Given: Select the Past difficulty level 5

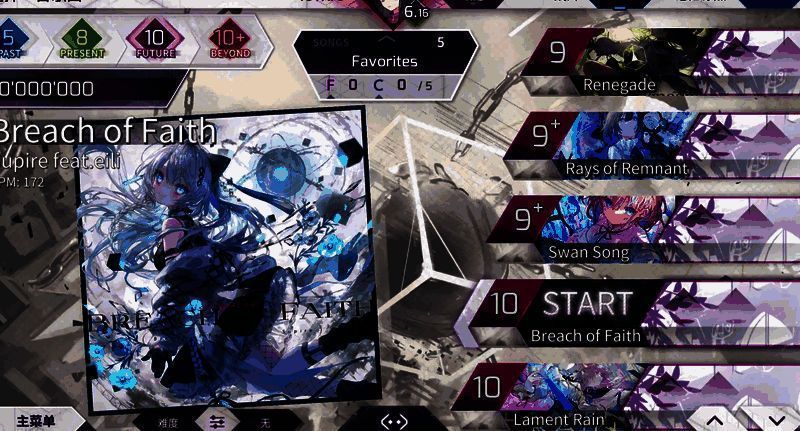Looking at the screenshot, I should tap(8, 41).
